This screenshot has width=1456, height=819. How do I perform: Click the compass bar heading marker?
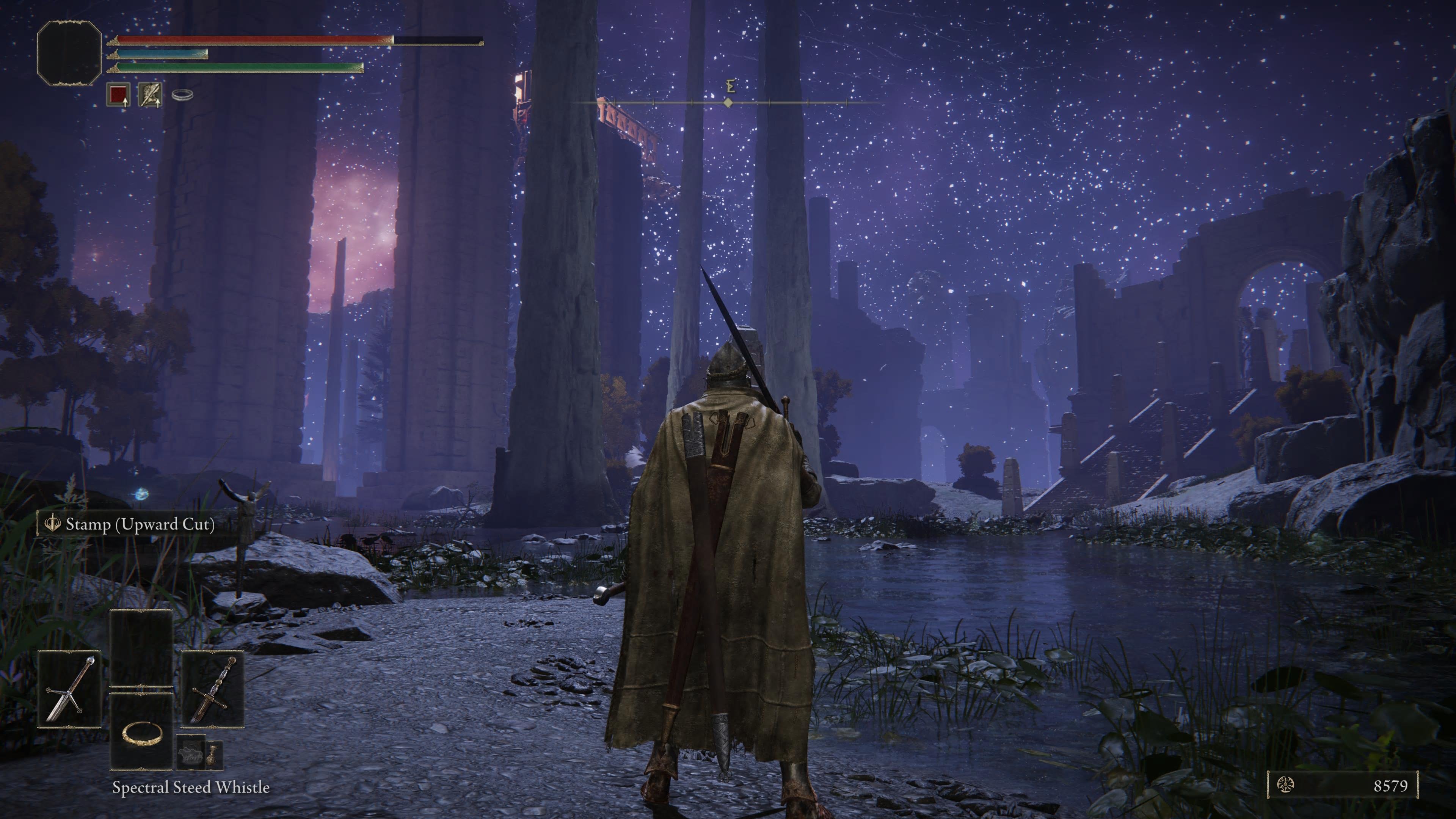[x=728, y=102]
